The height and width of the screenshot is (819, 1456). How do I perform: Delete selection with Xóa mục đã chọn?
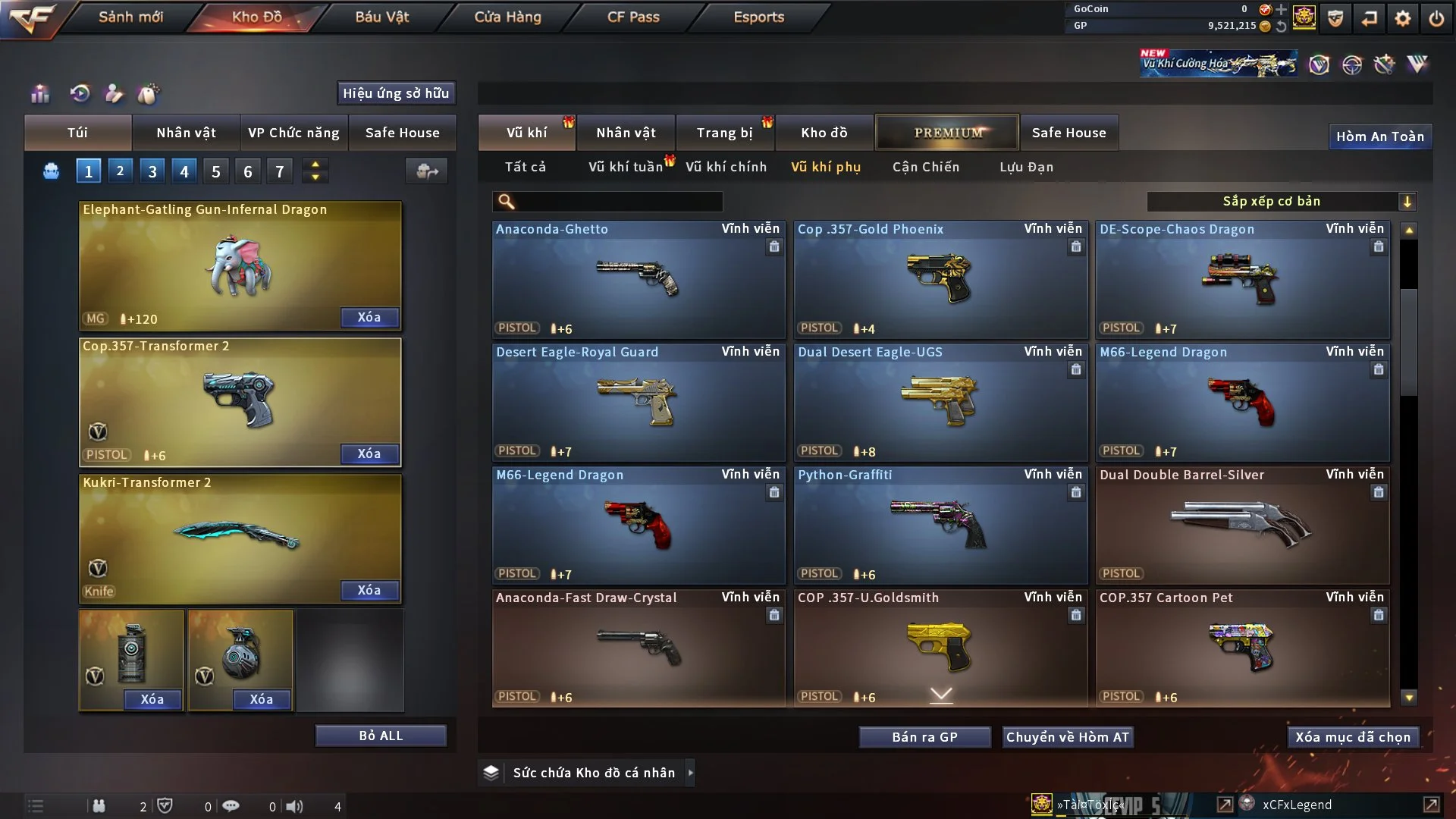pos(1353,737)
